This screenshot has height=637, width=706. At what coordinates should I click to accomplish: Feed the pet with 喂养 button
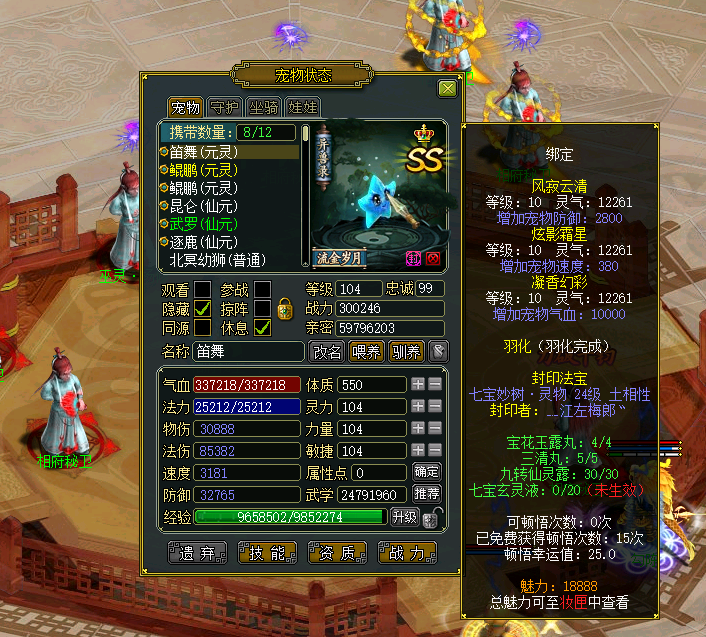(x=367, y=351)
